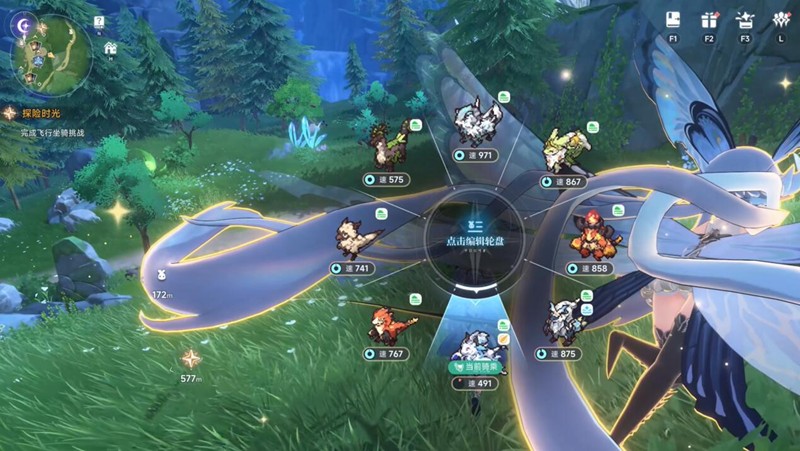Image resolution: width=800 pixels, height=451 pixels.
Task: Select the cream bird mount with speed 741
Action: (354, 240)
